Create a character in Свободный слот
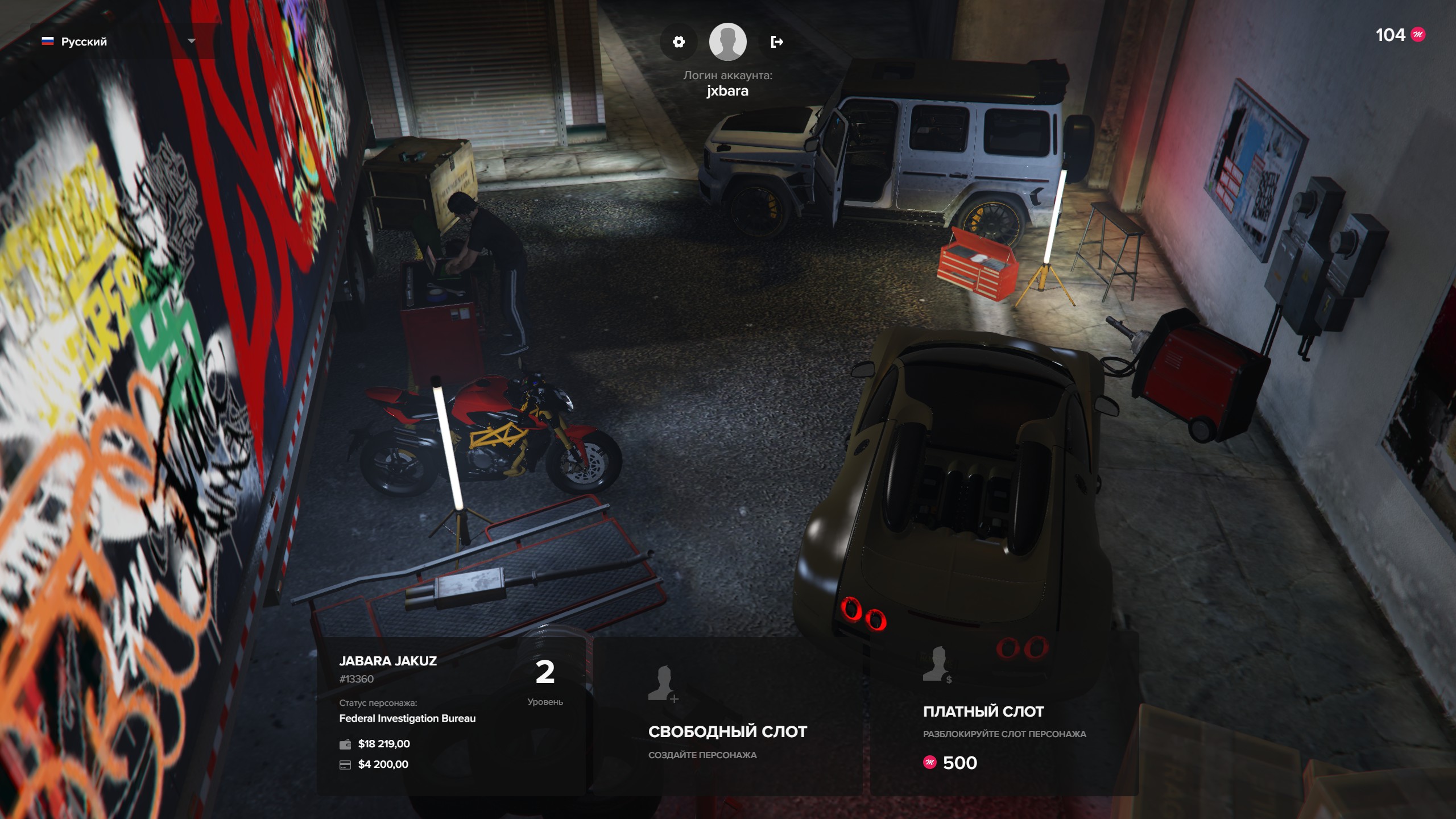 (727, 715)
